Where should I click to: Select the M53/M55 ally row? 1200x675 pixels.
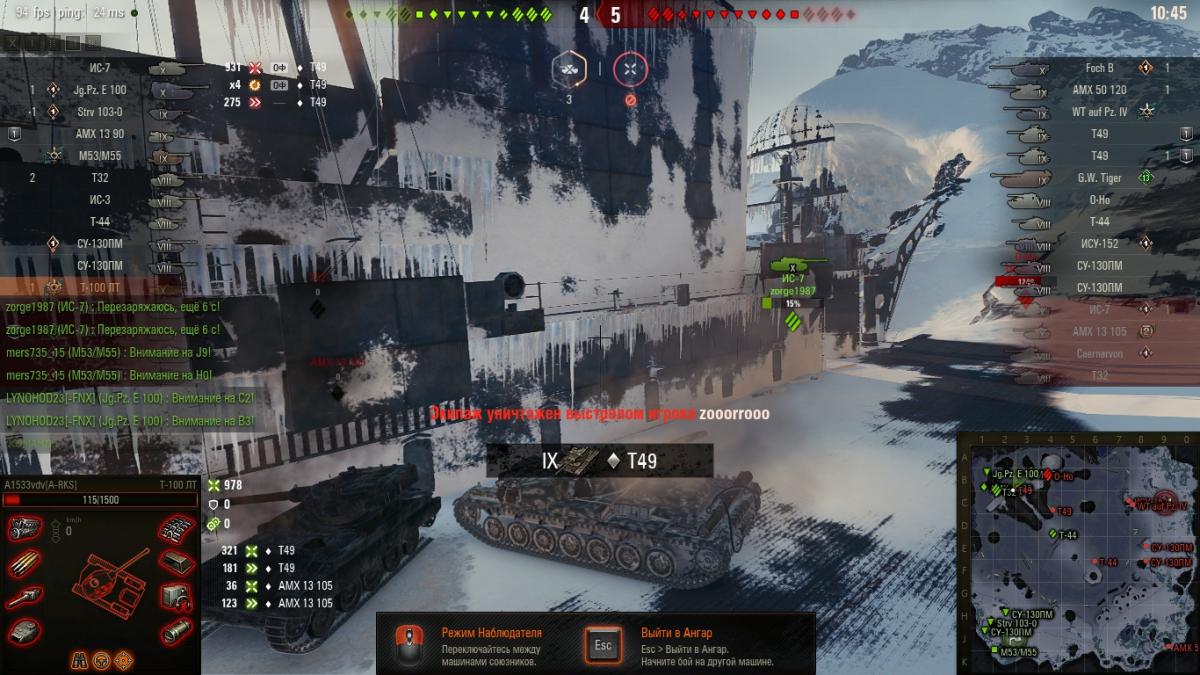coord(100,156)
